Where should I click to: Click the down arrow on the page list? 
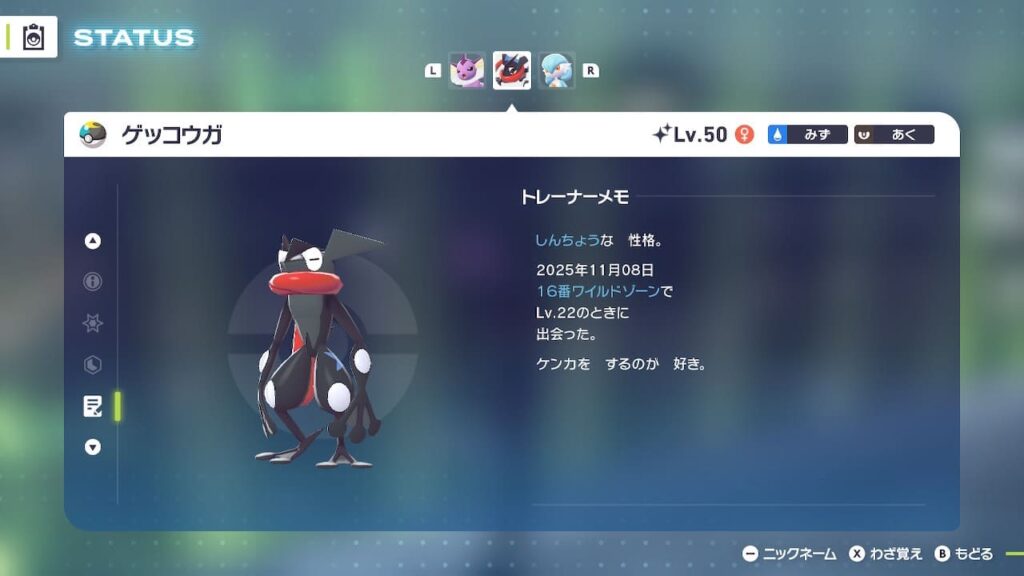pos(93,447)
